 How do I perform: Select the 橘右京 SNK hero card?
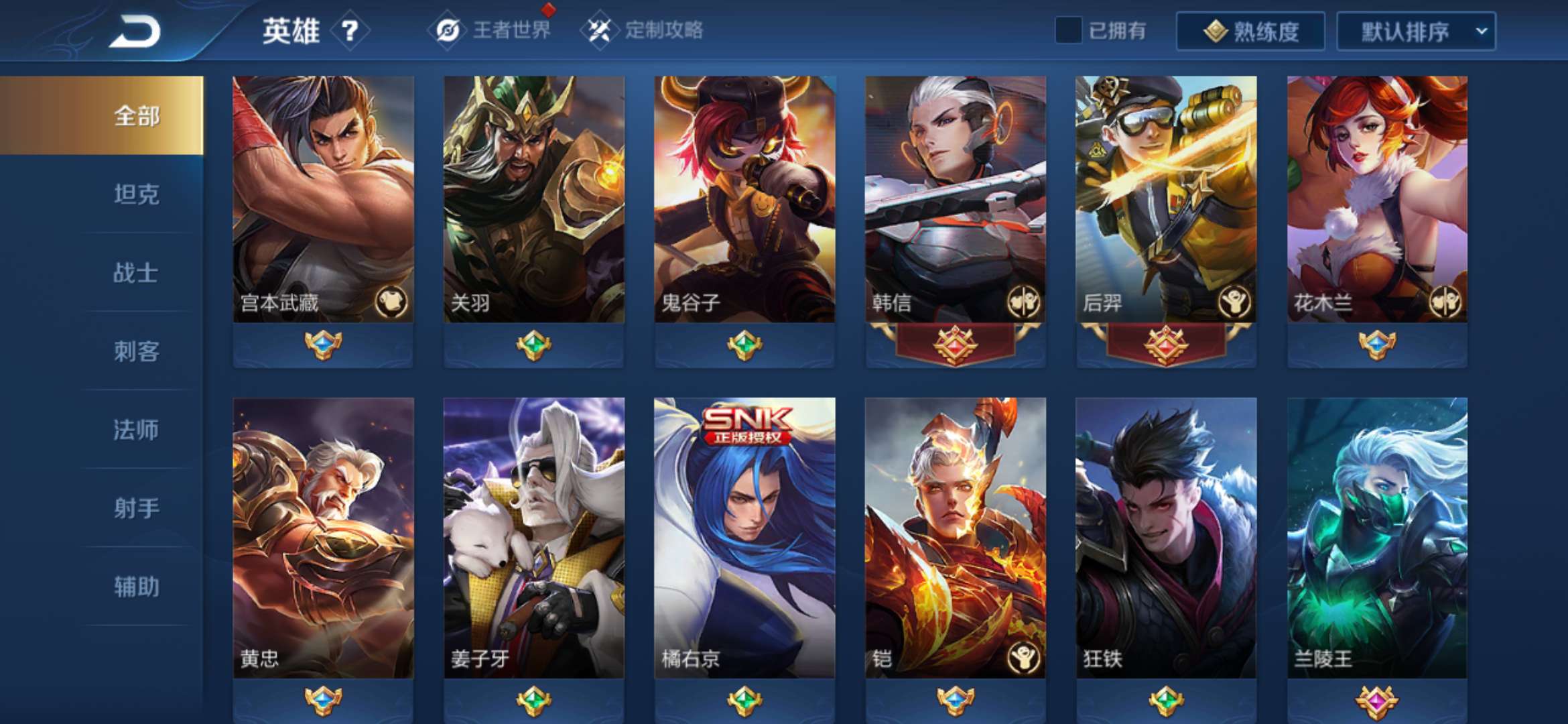click(x=744, y=536)
